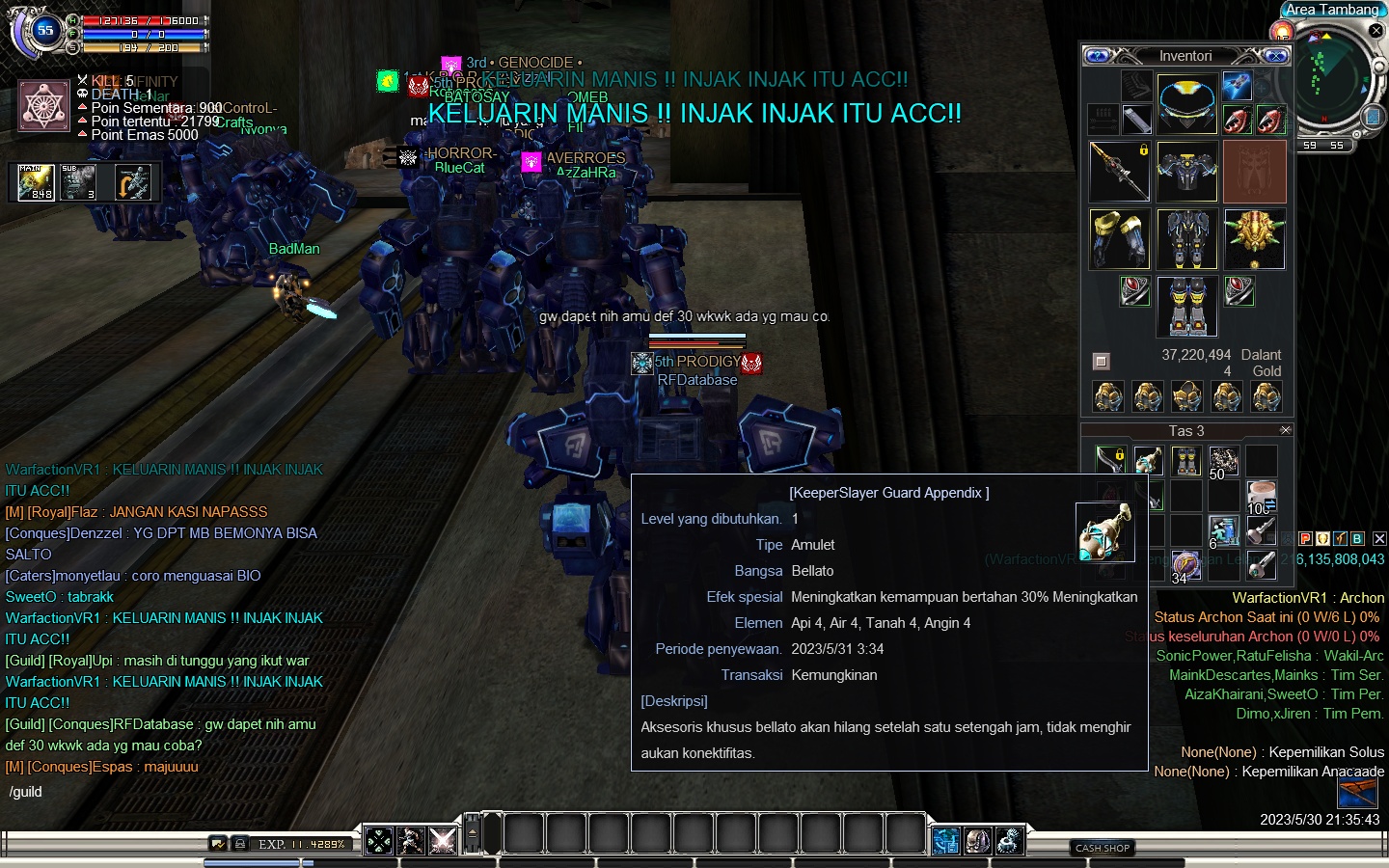Select the equipped gauntlets slot
This screenshot has width=1389, height=868.
point(1119,239)
